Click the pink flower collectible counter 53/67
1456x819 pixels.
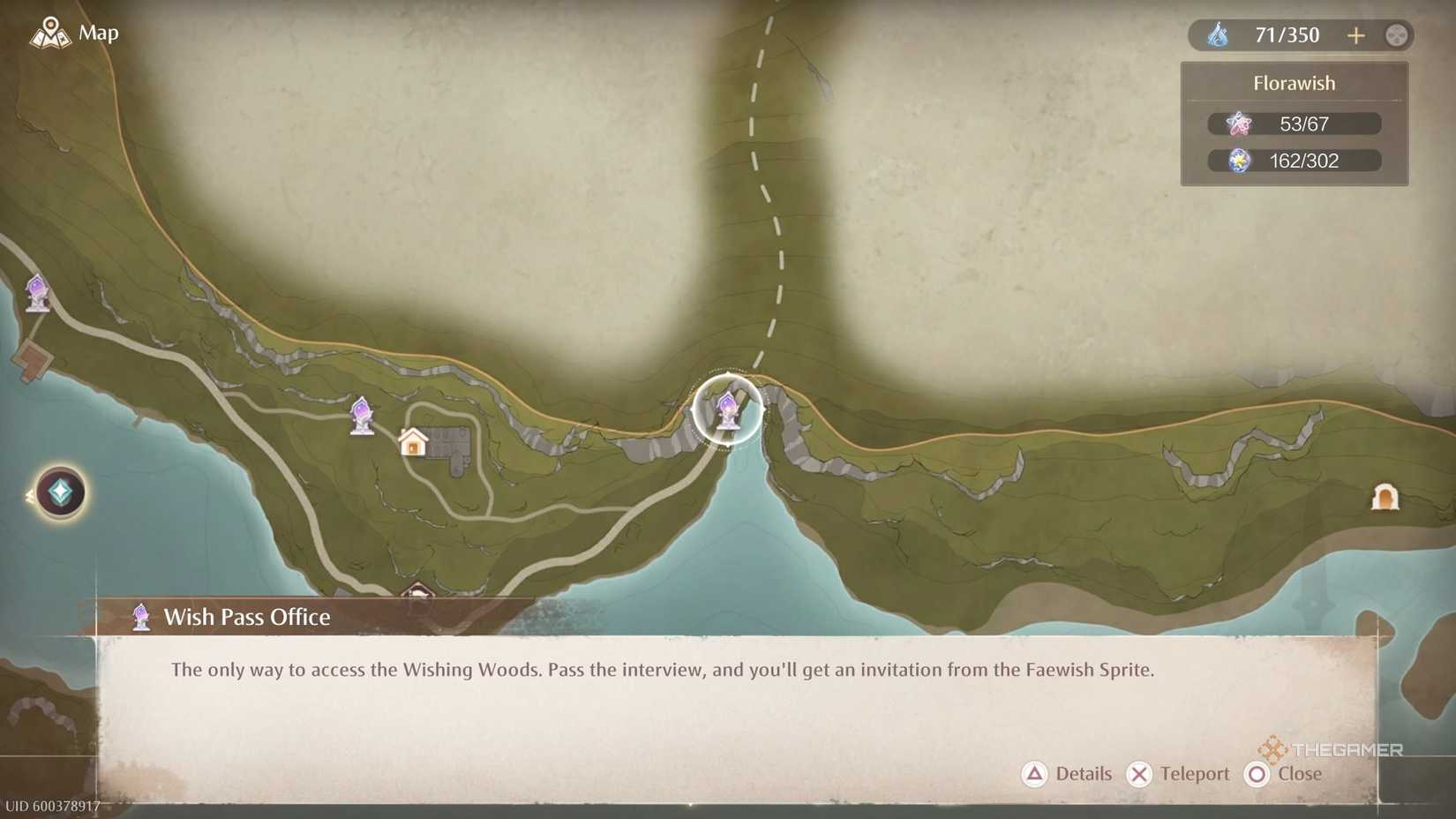[x=1294, y=124]
